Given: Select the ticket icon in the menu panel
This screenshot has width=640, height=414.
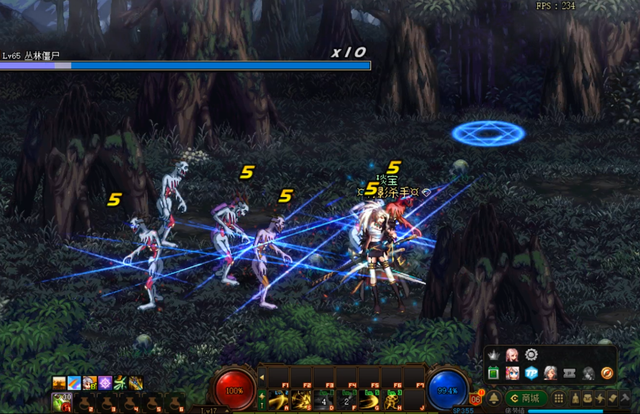Looking at the screenshot, I should click(x=569, y=373).
